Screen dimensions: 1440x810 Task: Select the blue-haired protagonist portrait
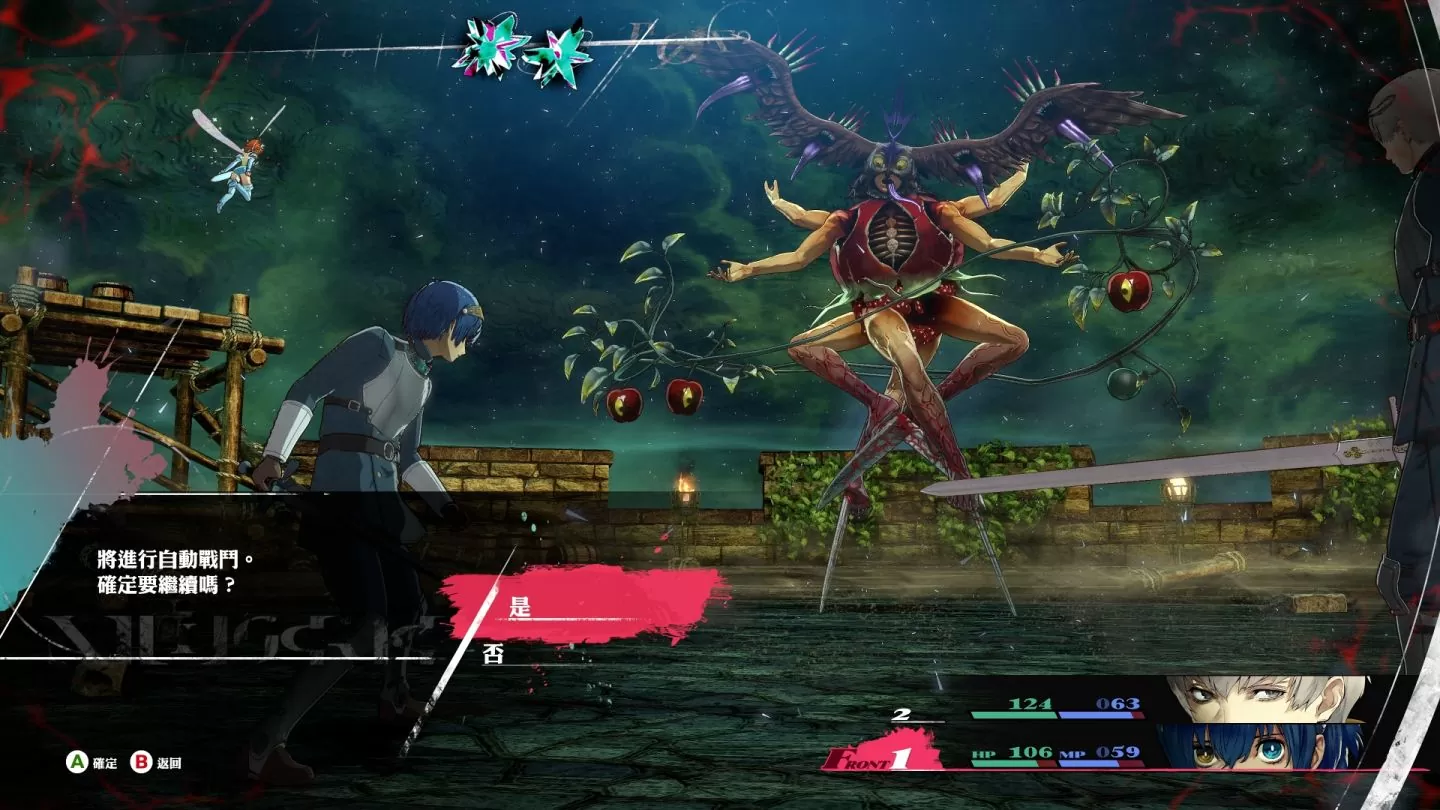tap(1262, 746)
